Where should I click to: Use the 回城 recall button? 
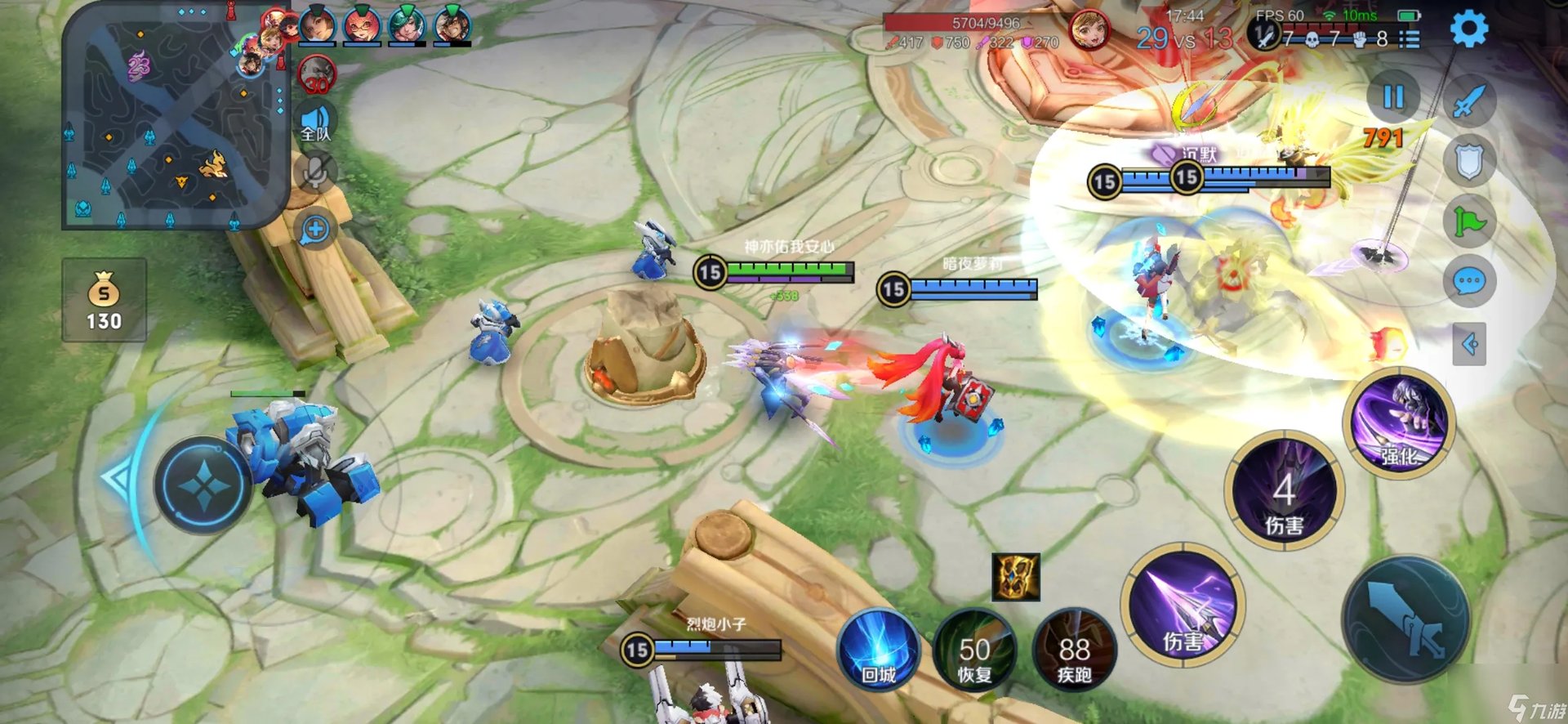tap(879, 651)
